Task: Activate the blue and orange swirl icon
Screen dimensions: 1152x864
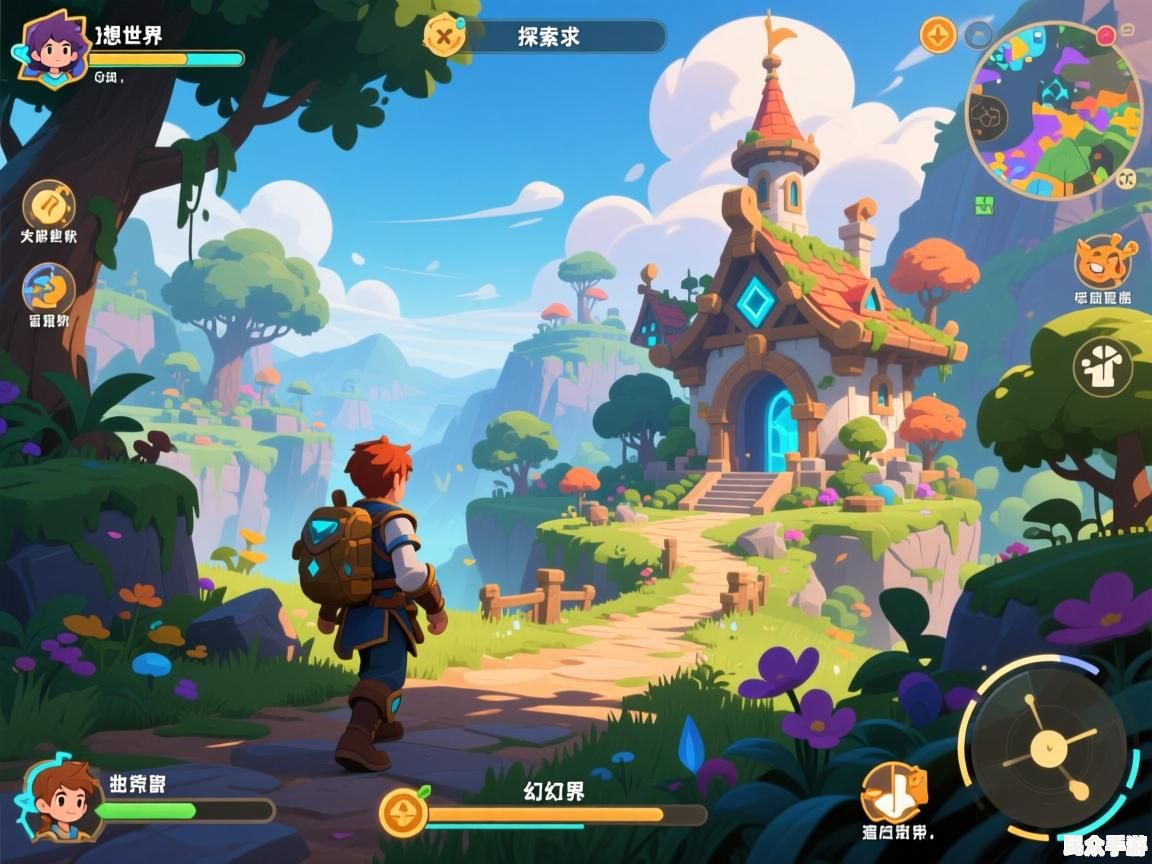Action: click(x=48, y=289)
